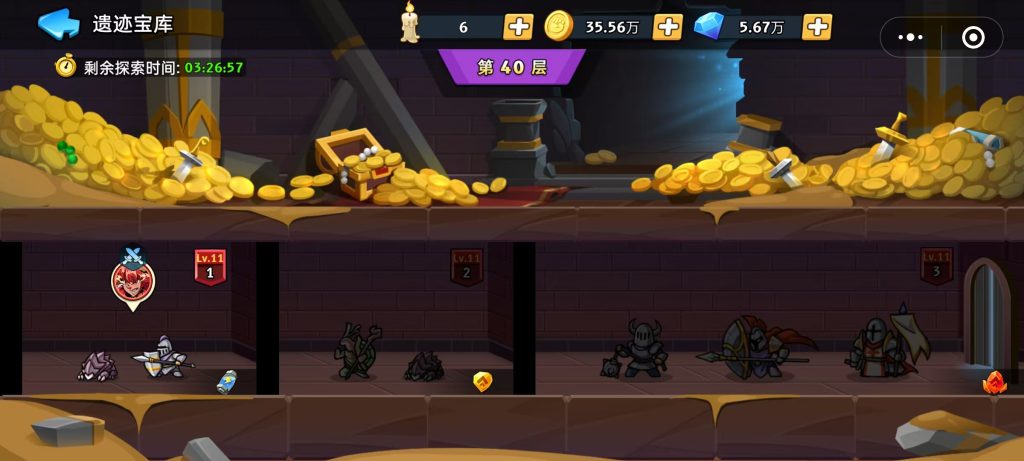Open the mini program three-dot menu
1024x461 pixels.
[911, 37]
